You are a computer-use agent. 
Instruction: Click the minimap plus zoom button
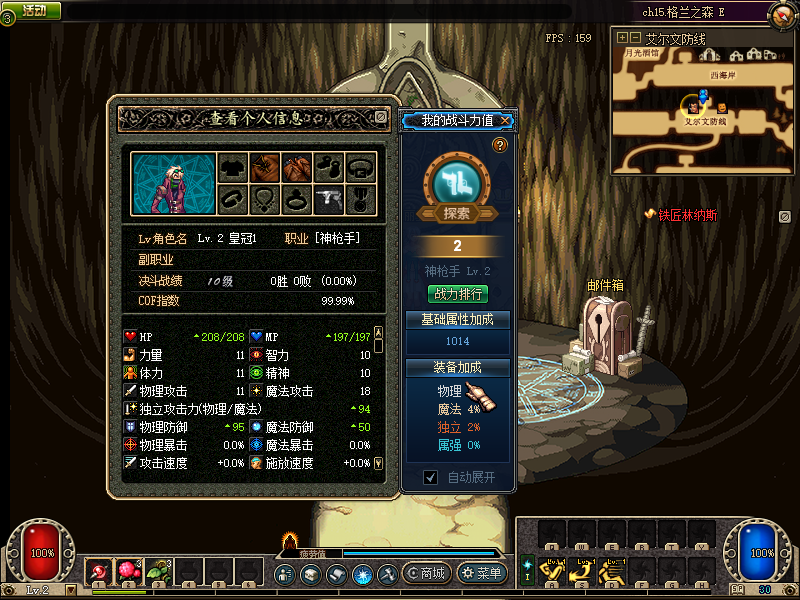pyautogui.click(x=623, y=38)
